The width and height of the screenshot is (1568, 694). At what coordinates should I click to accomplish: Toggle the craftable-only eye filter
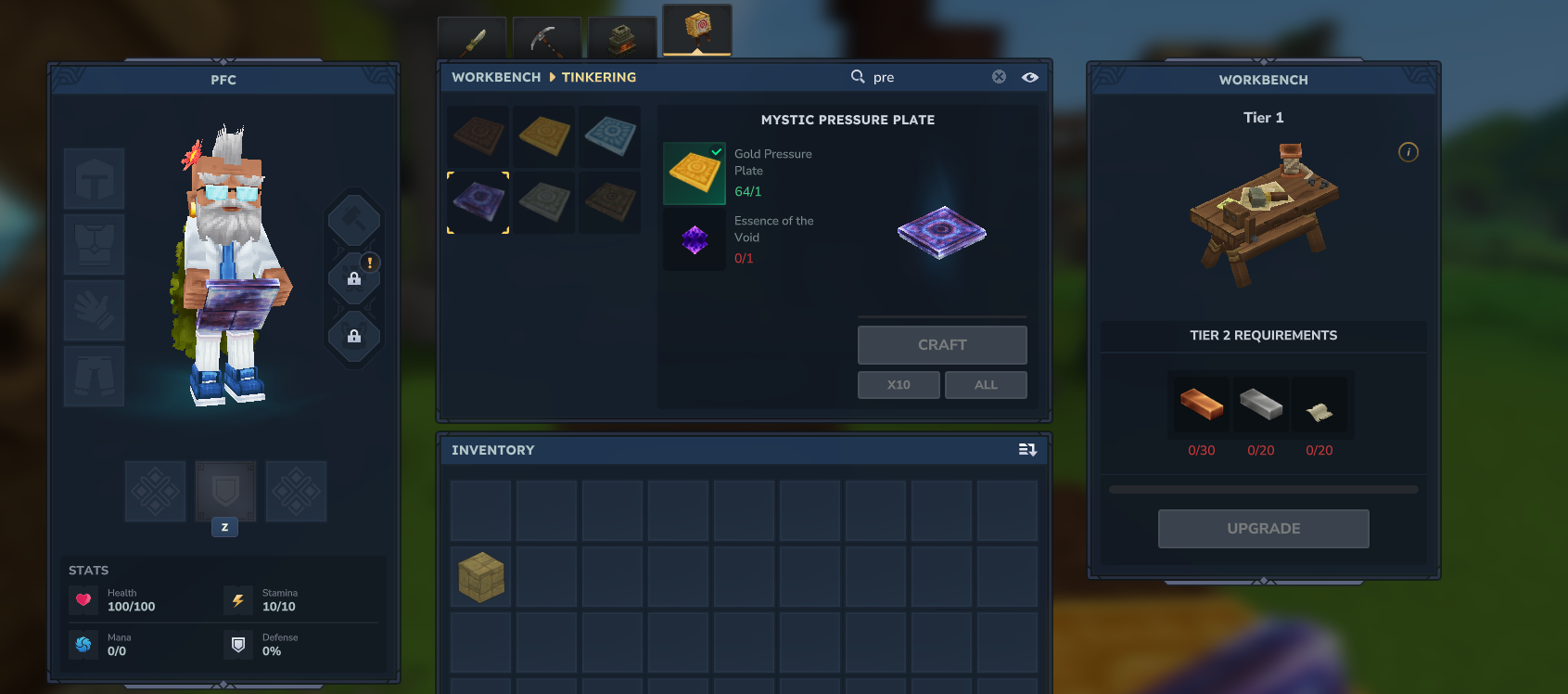(1029, 77)
